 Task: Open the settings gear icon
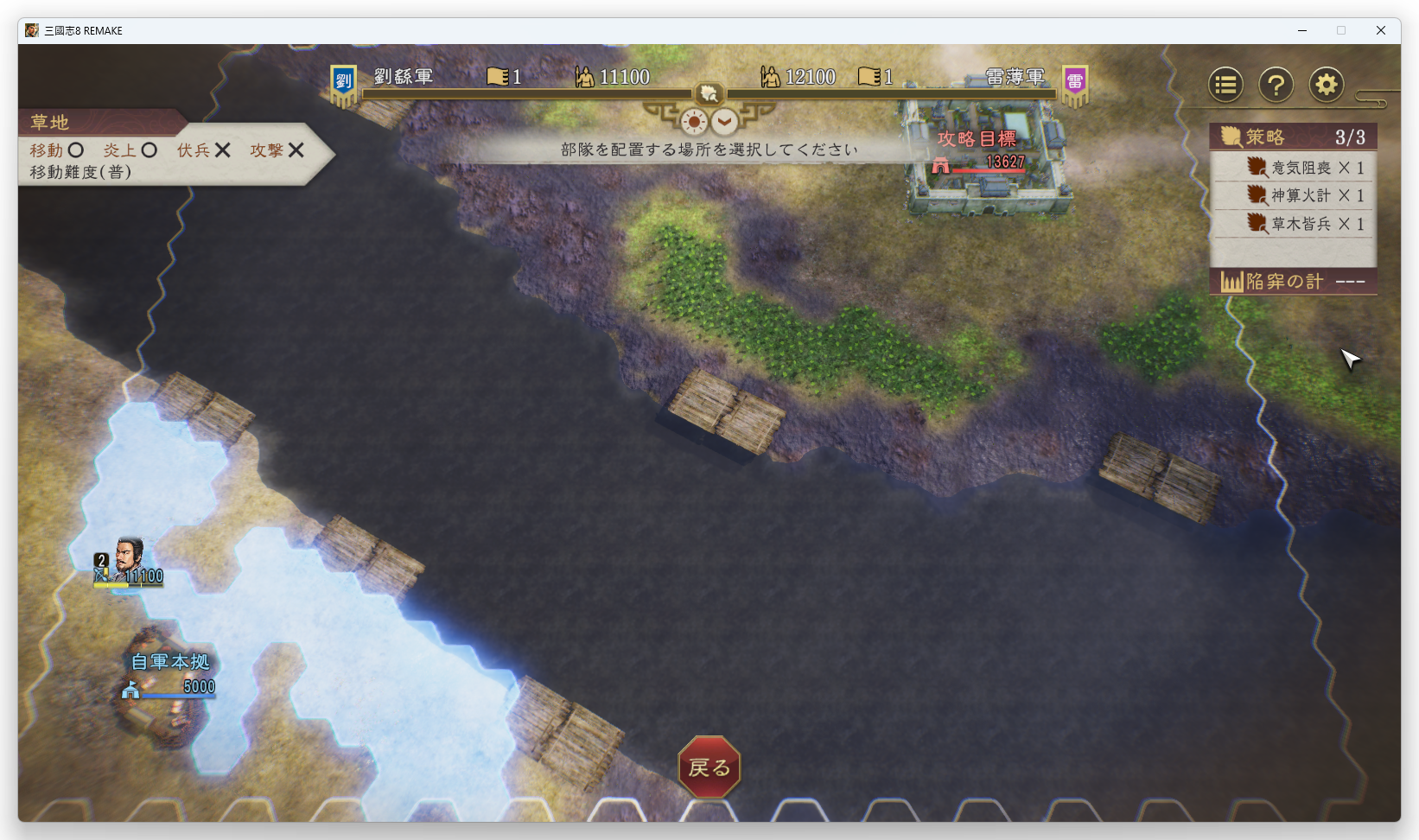(x=1327, y=84)
